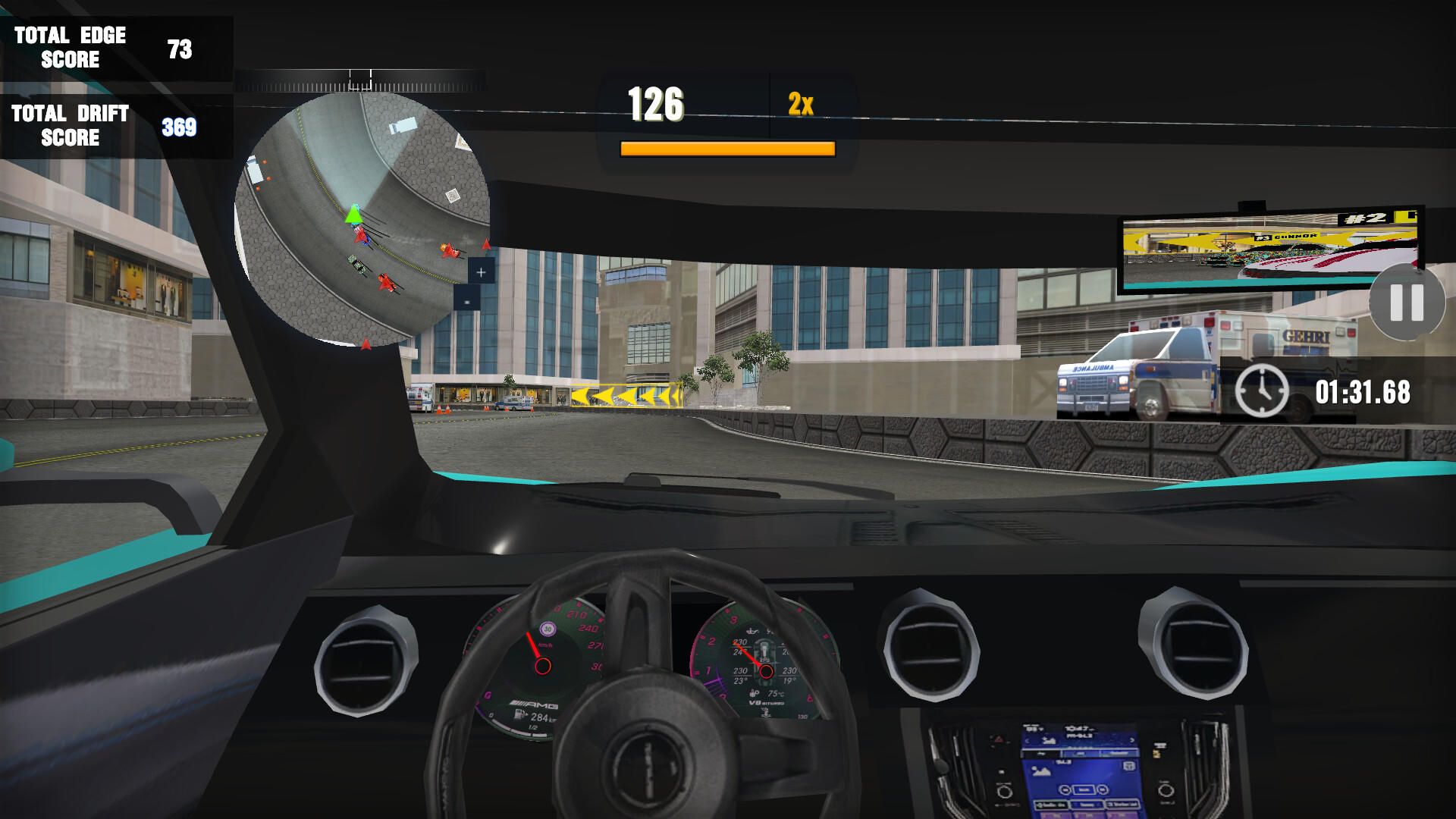Toggle minimap zoom out with the minus button
The image size is (1456, 819).
pos(466,302)
